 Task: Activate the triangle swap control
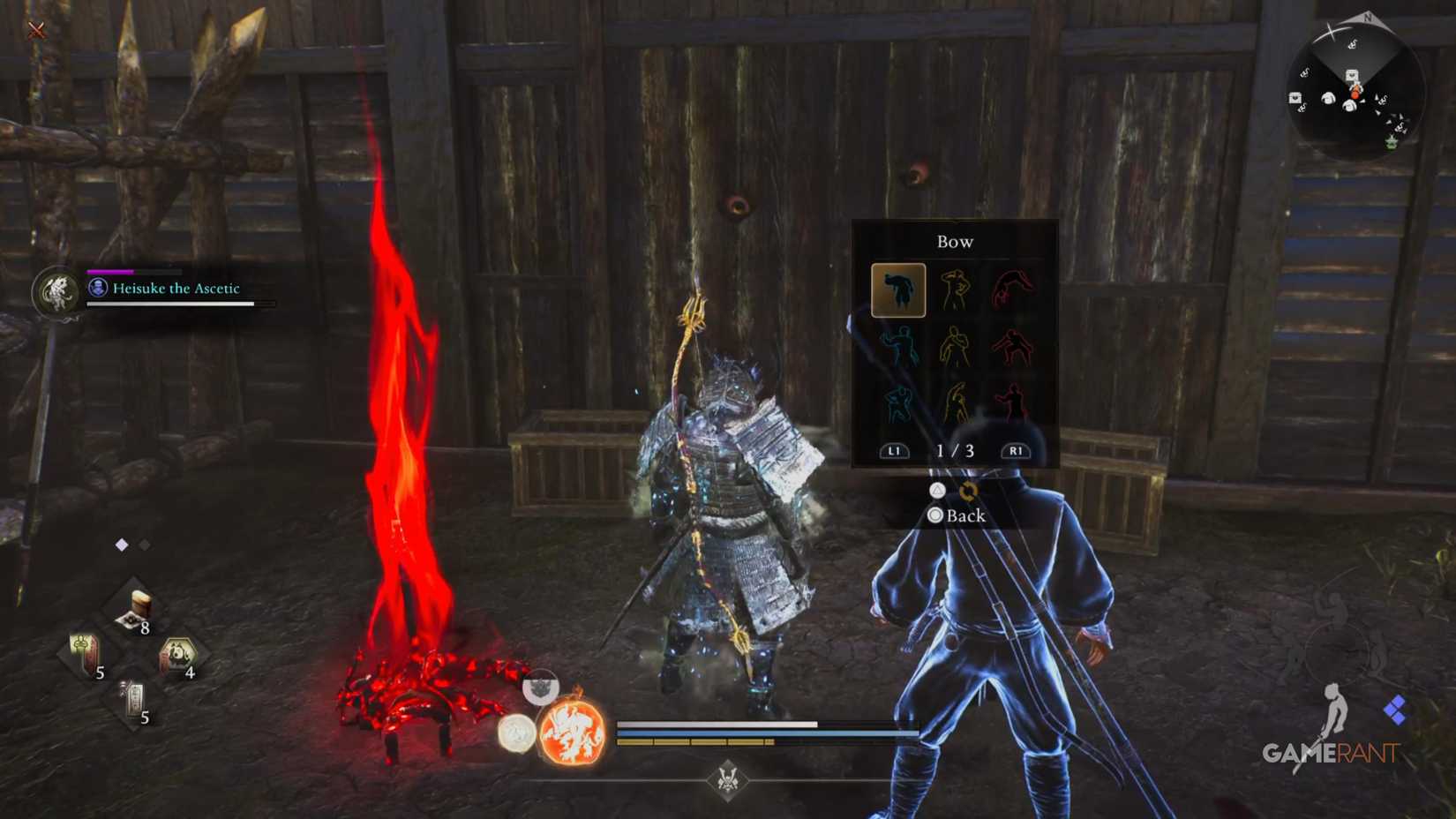(x=935, y=490)
